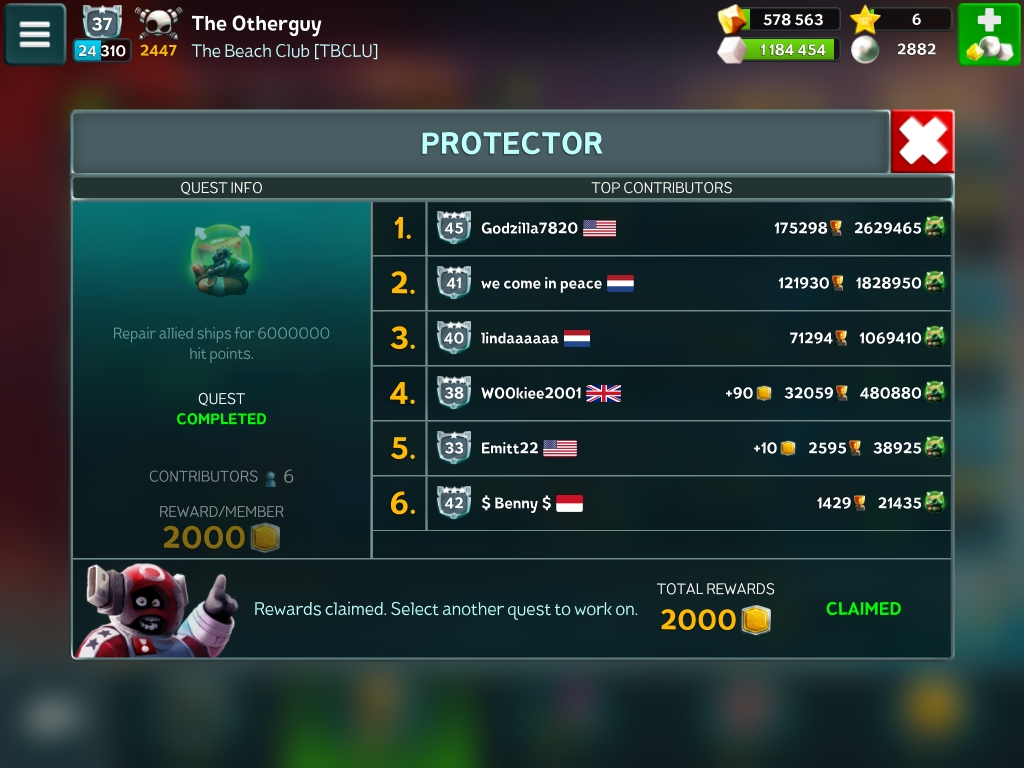This screenshot has width=1024, height=768.
Task: Click the skull guild emblem icon
Action: [x=158, y=24]
